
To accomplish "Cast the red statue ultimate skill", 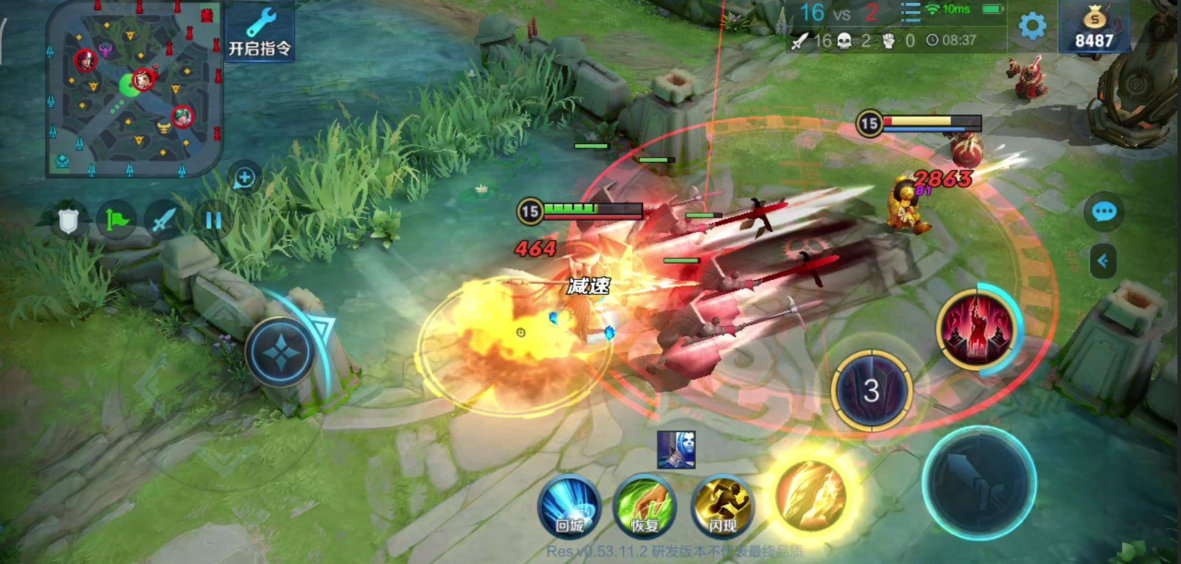I will coord(974,331).
